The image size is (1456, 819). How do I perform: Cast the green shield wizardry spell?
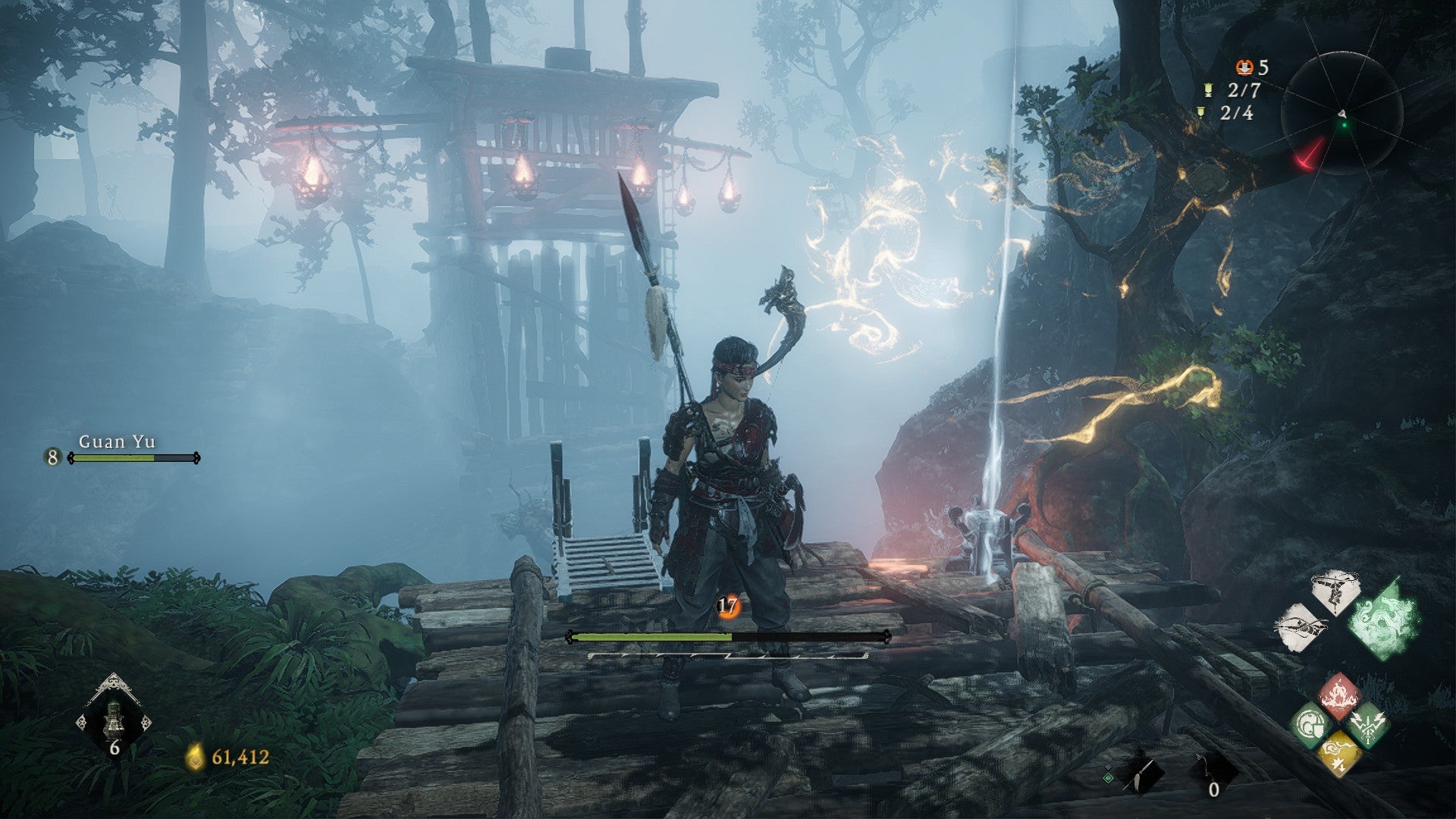pyautogui.click(x=1310, y=723)
